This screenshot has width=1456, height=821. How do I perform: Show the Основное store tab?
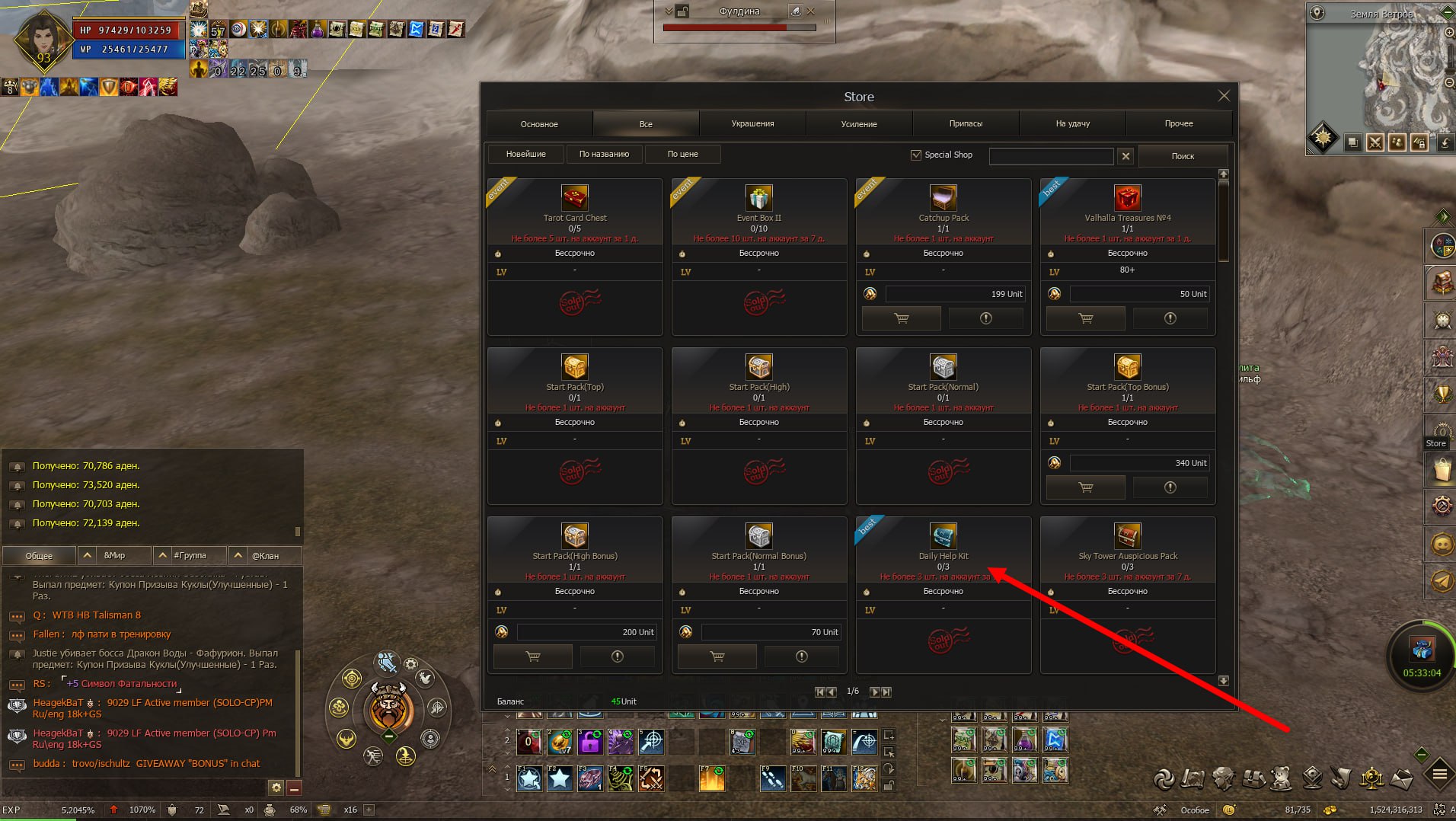(x=539, y=123)
